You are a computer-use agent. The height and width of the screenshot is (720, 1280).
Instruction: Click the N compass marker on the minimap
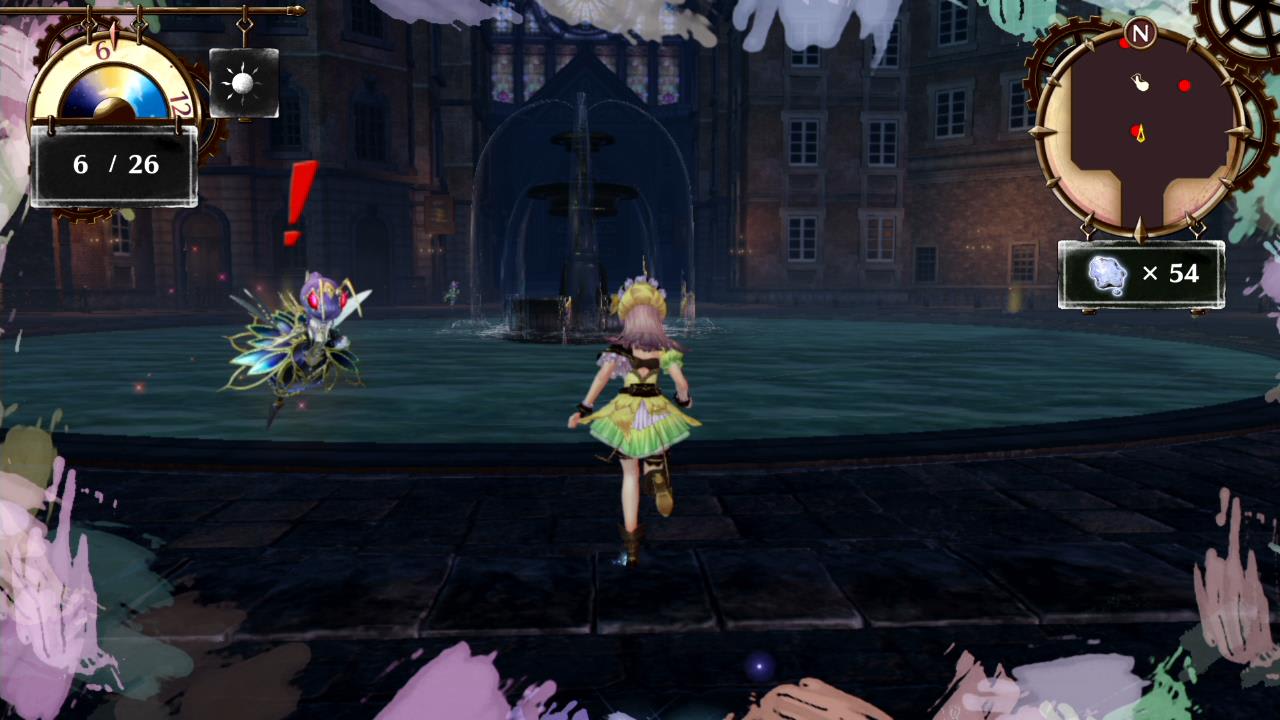point(1140,33)
